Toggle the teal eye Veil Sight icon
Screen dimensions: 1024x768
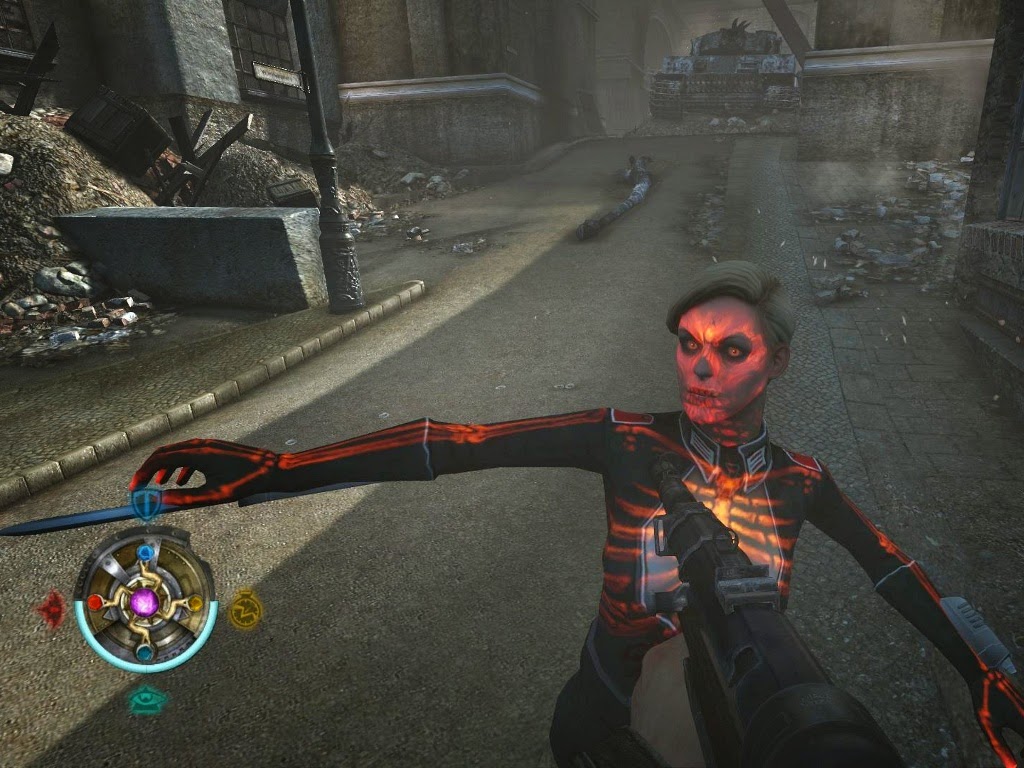(x=147, y=702)
